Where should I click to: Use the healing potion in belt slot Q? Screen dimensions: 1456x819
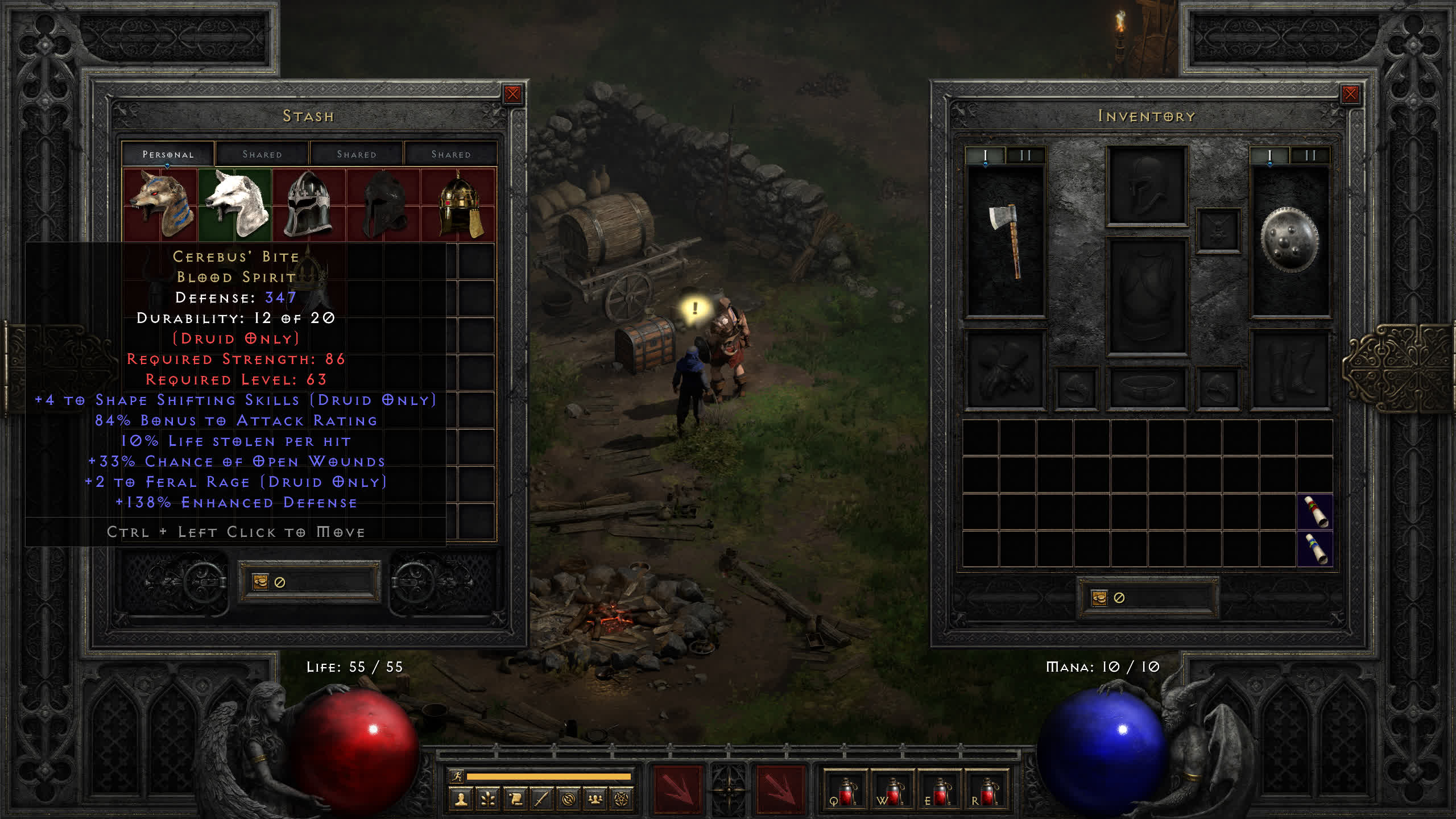pos(845,792)
